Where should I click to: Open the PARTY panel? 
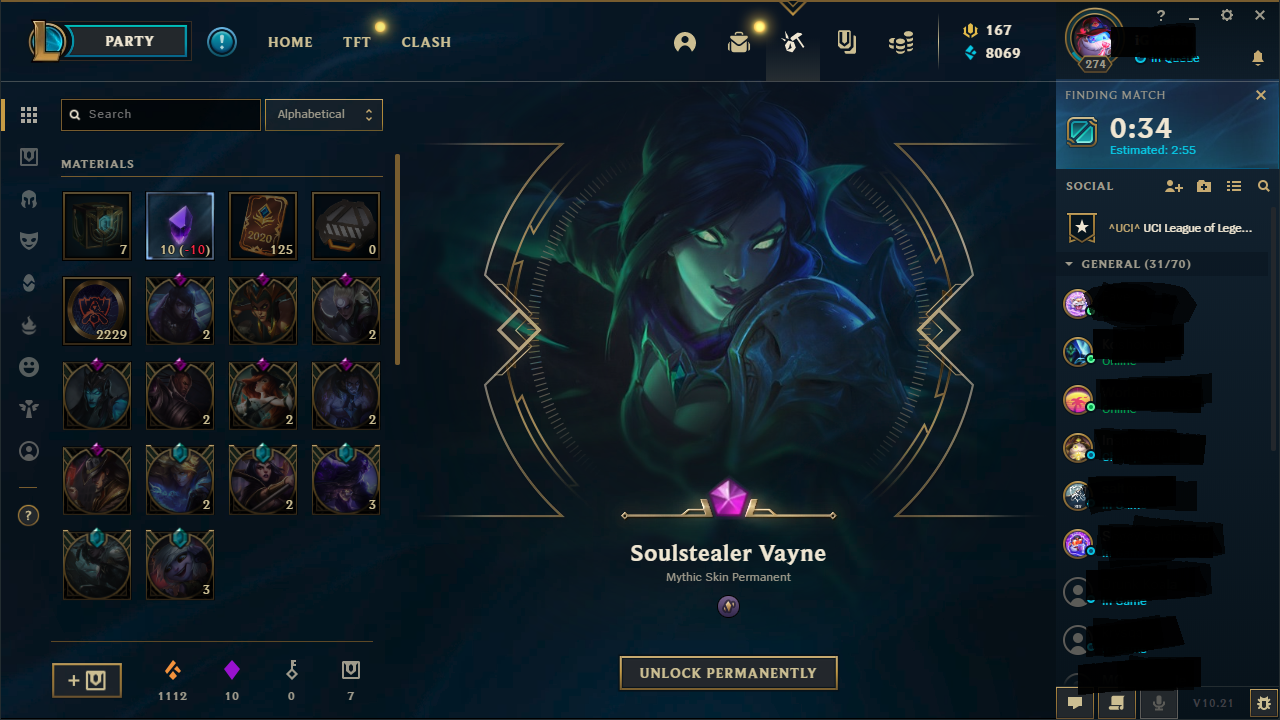130,41
